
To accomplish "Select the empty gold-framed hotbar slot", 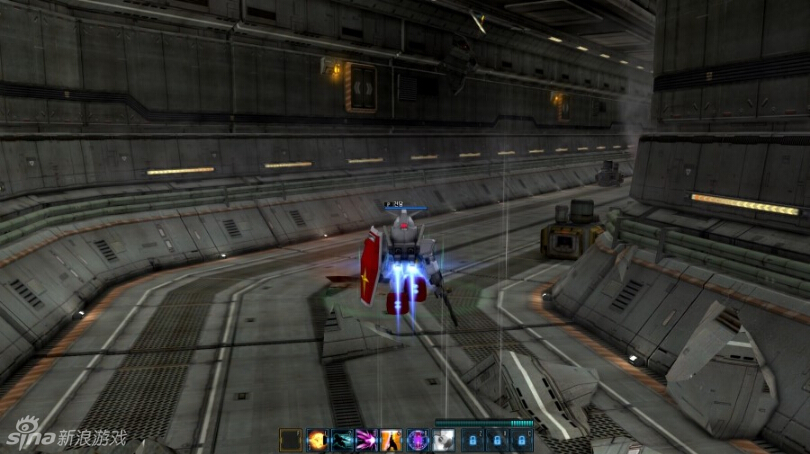I will point(291,439).
